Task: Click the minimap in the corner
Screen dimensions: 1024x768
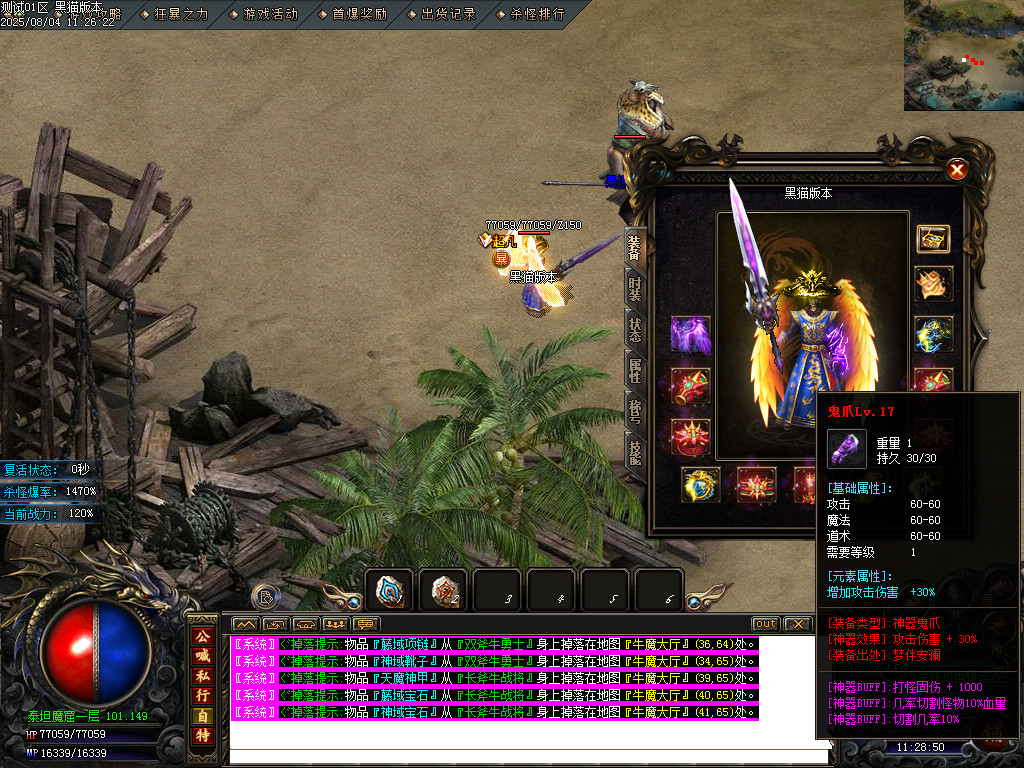Action: [964, 55]
